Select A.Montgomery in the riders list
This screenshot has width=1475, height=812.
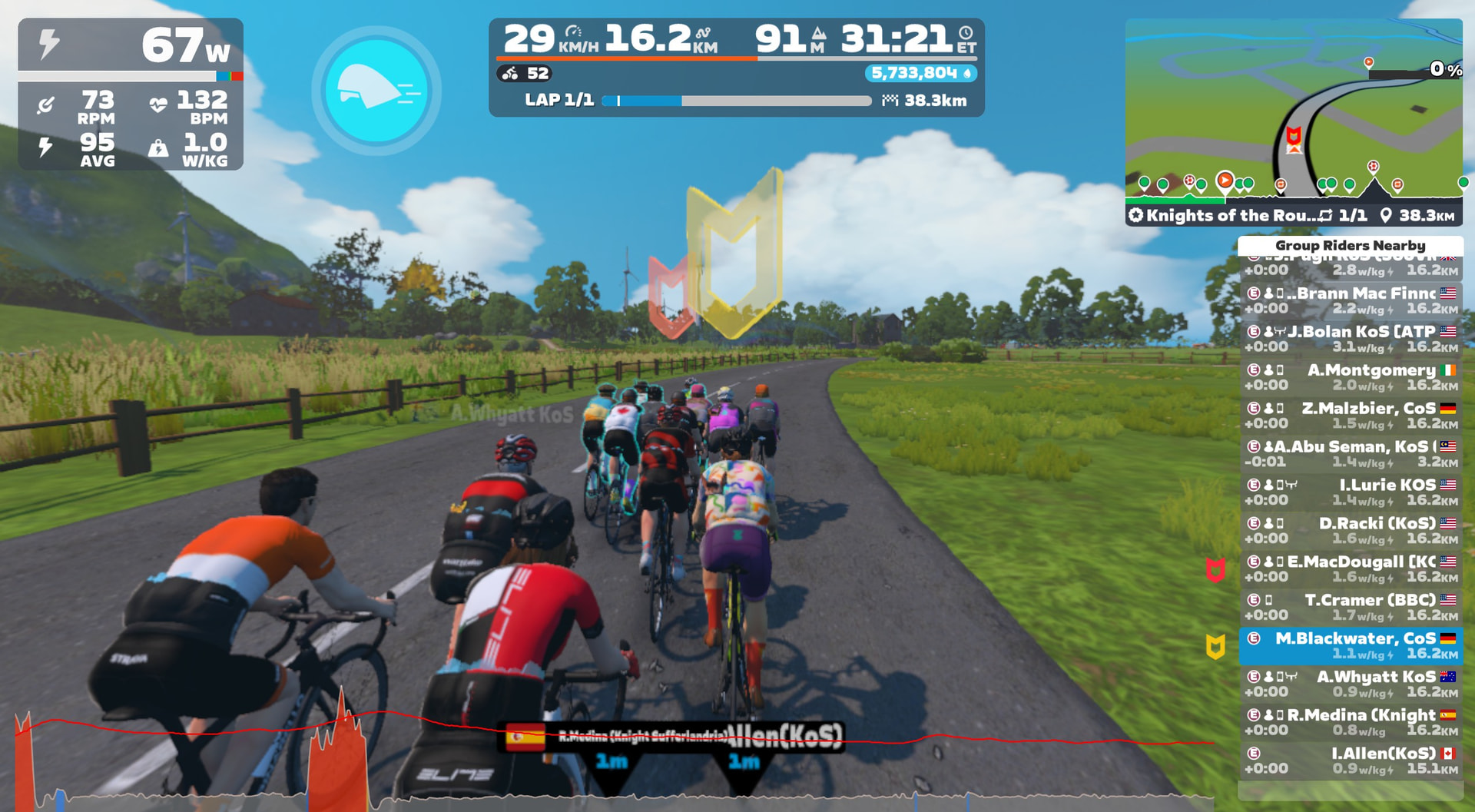tap(1351, 377)
